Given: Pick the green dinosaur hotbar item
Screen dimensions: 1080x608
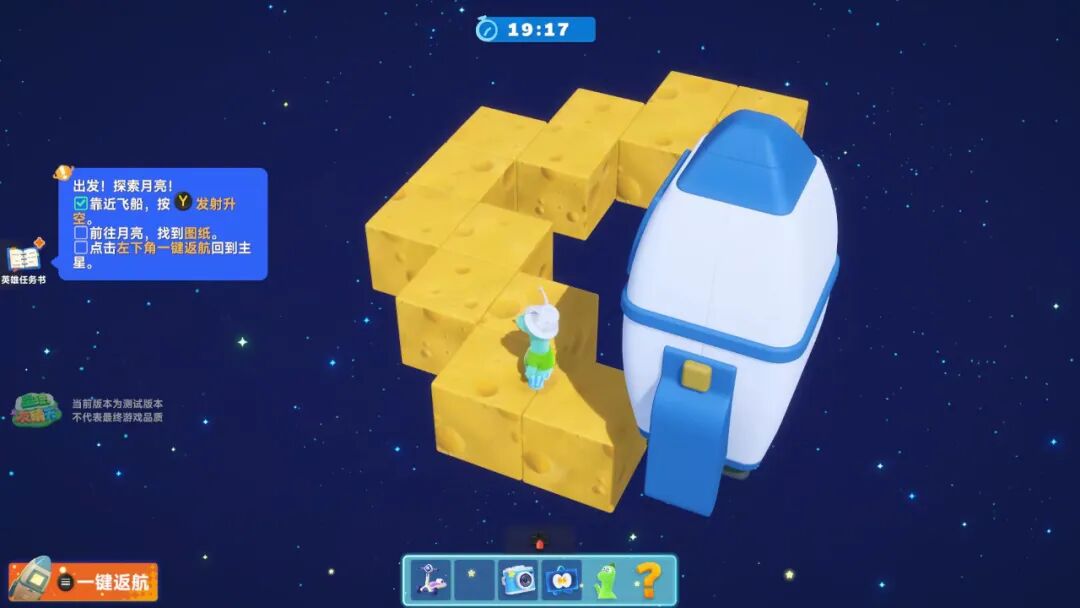Looking at the screenshot, I should tap(605, 581).
